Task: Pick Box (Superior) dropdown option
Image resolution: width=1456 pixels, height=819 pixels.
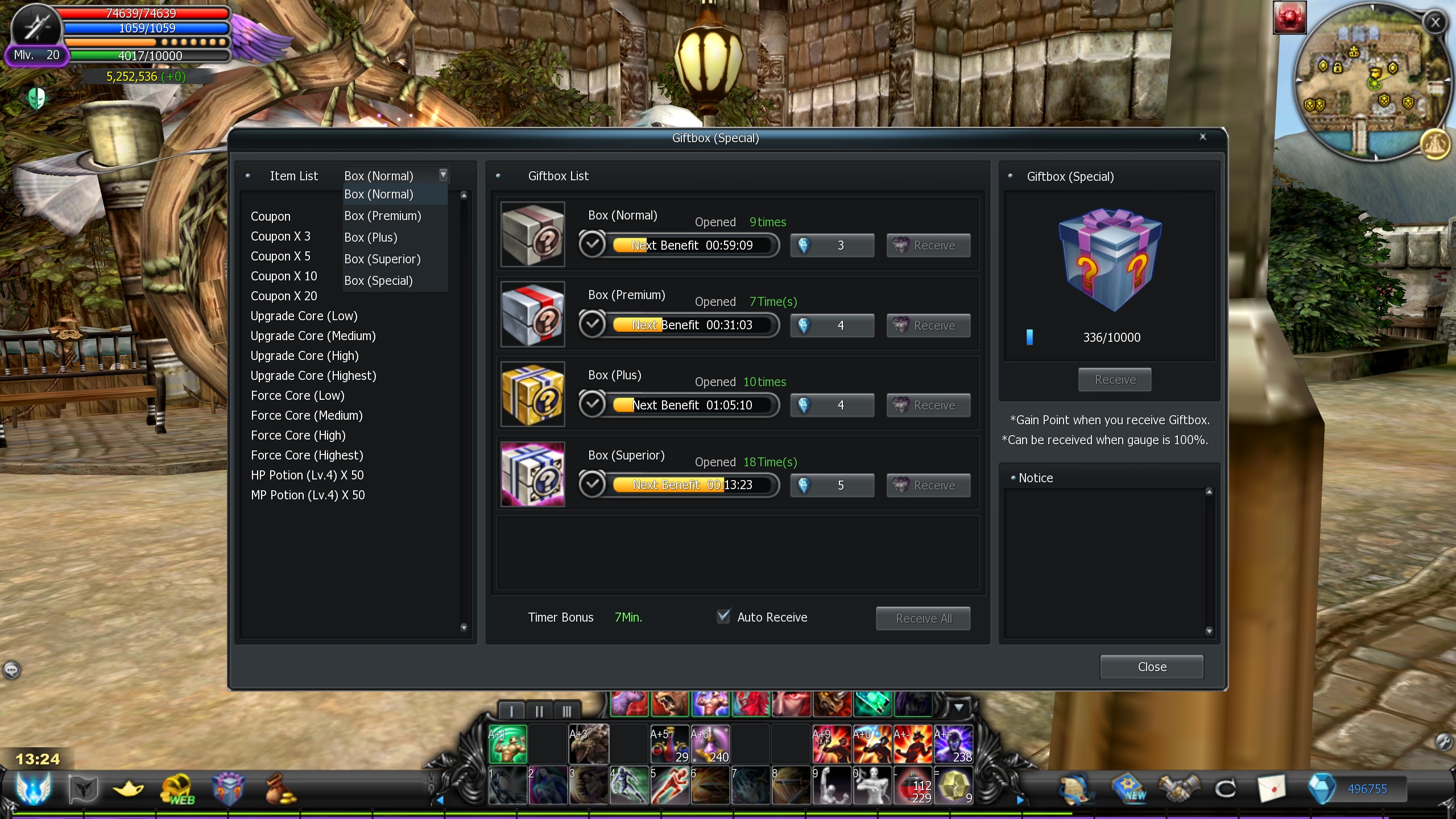Action: (x=382, y=259)
